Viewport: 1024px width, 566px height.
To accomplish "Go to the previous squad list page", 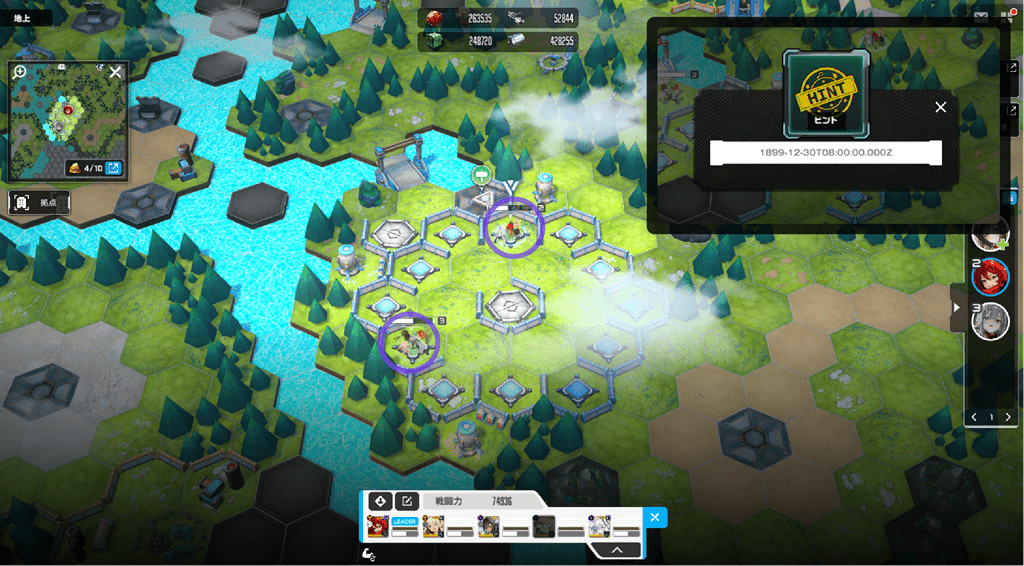I will 975,417.
